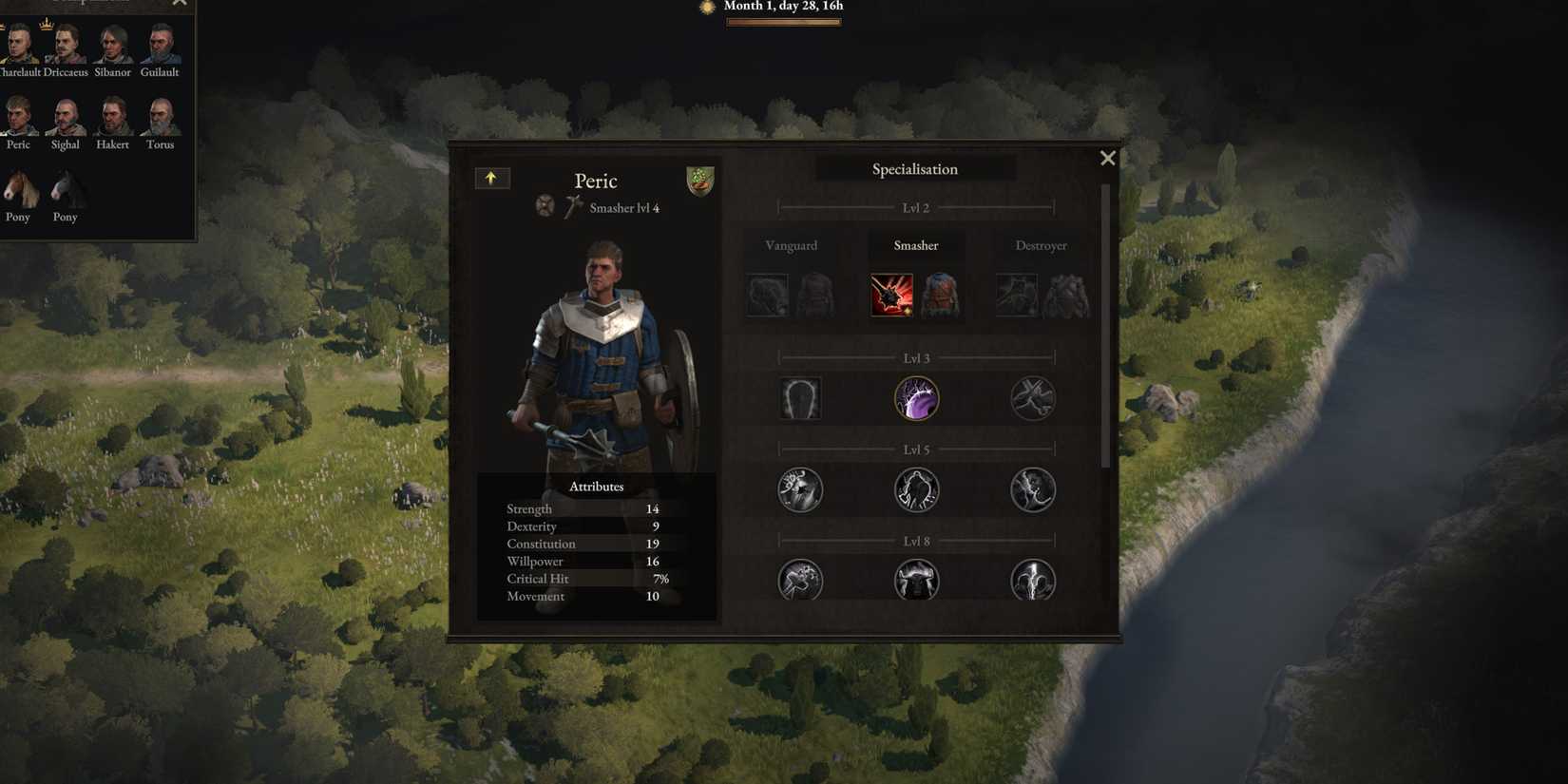
Task: Switch to the Destroyer specialisation tab
Action: tap(1042, 245)
